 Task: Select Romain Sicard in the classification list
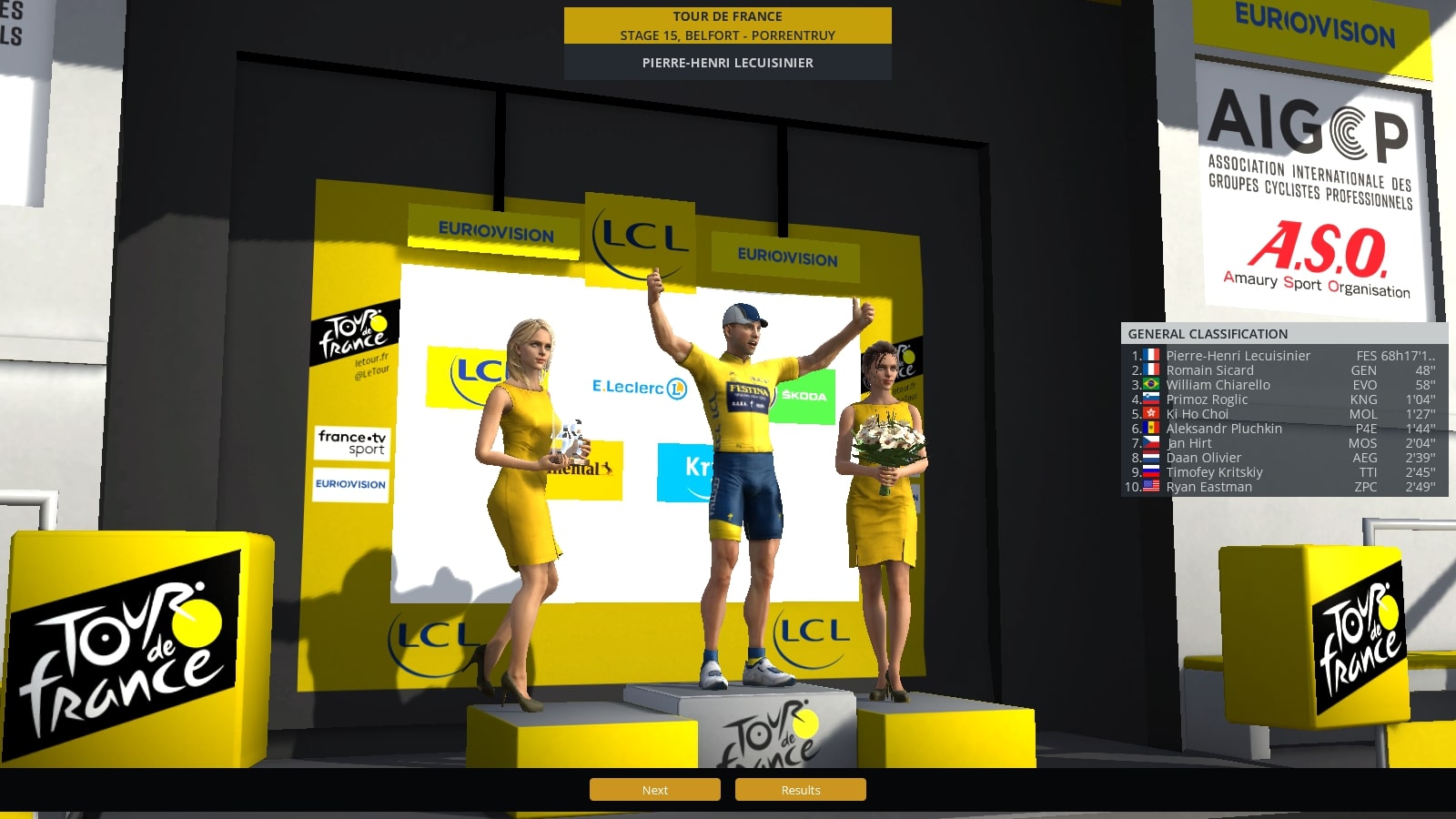pos(1210,370)
